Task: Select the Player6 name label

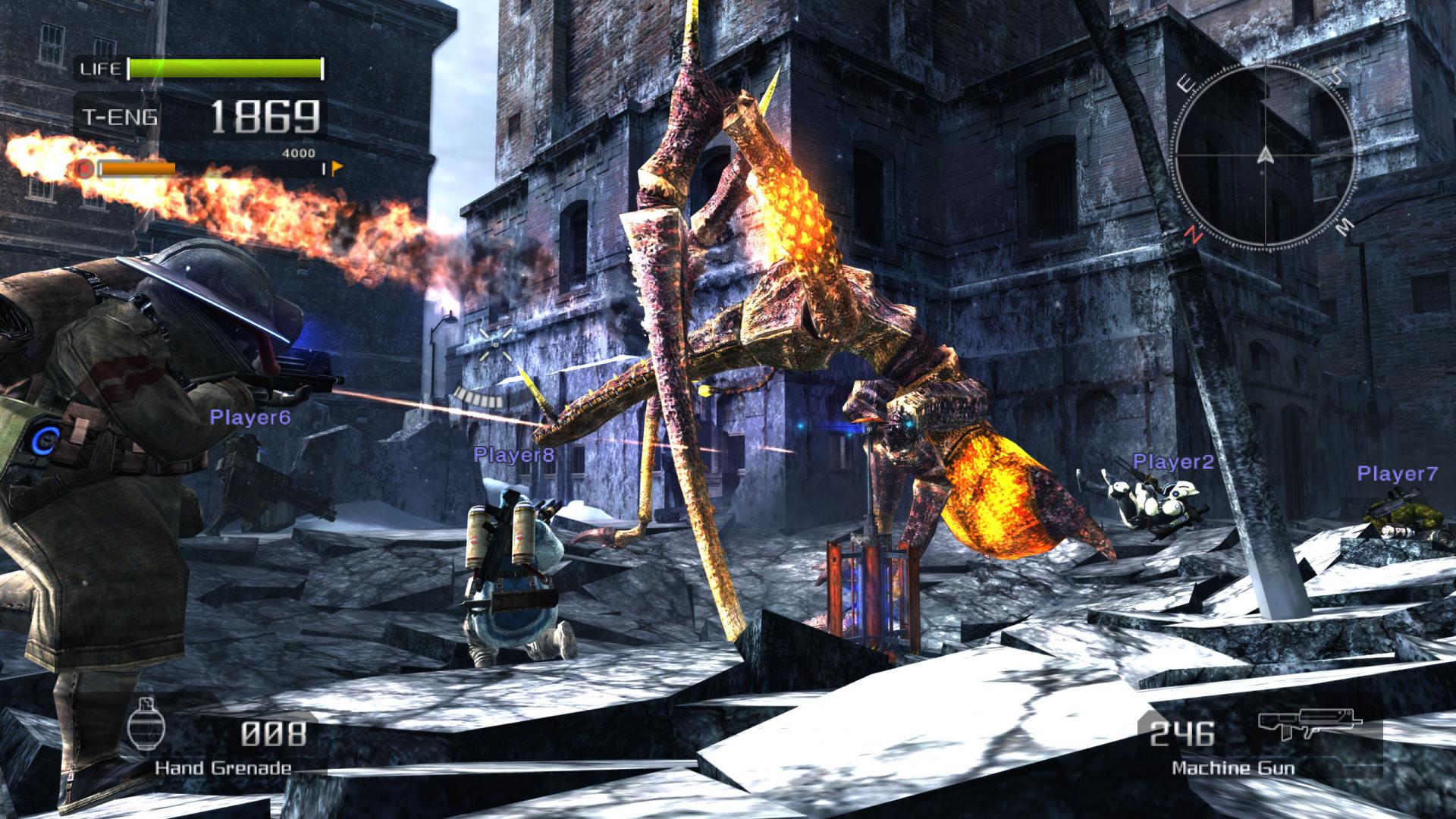Action: pos(250,419)
